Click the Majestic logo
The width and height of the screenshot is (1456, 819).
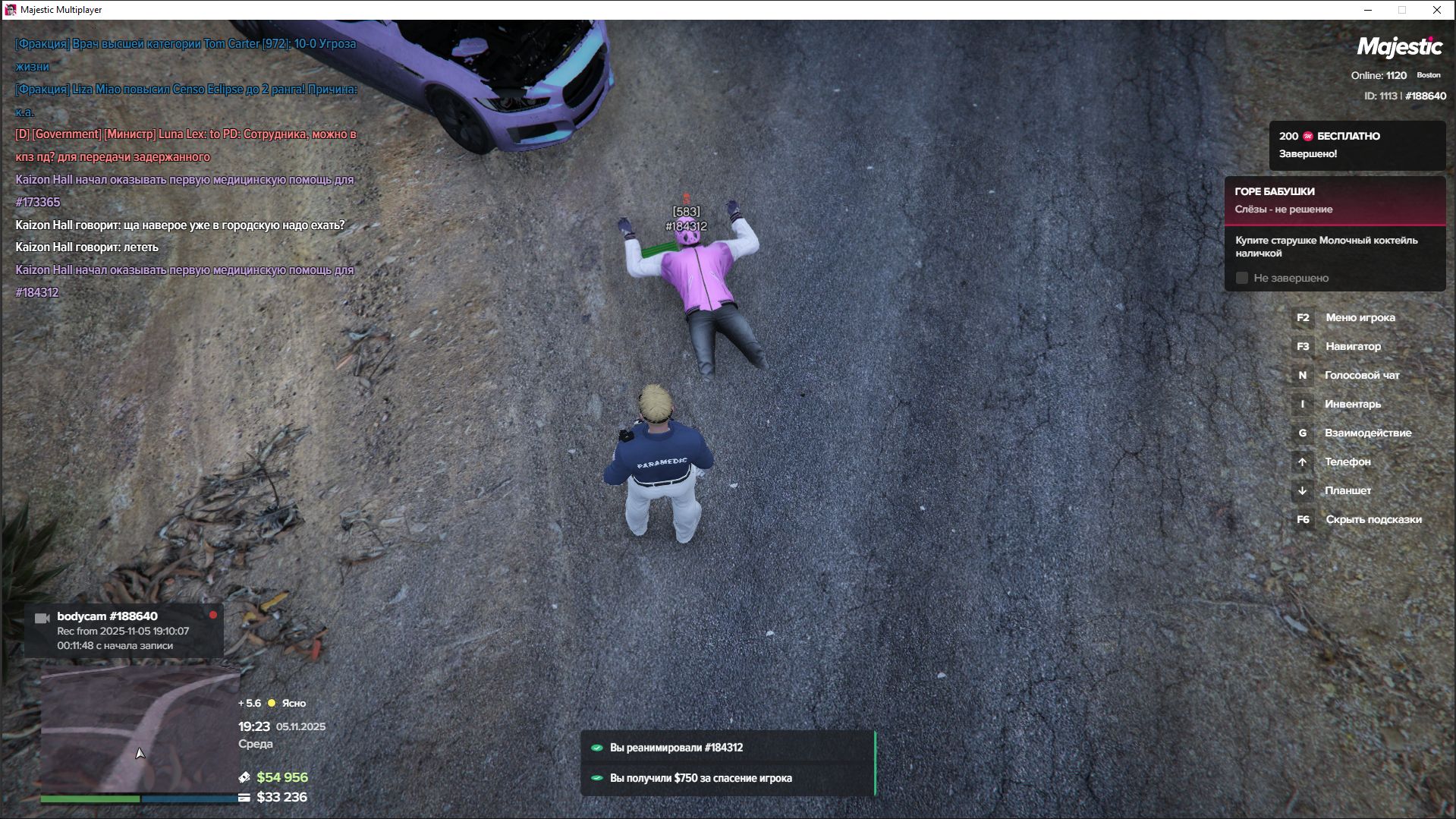[1399, 47]
